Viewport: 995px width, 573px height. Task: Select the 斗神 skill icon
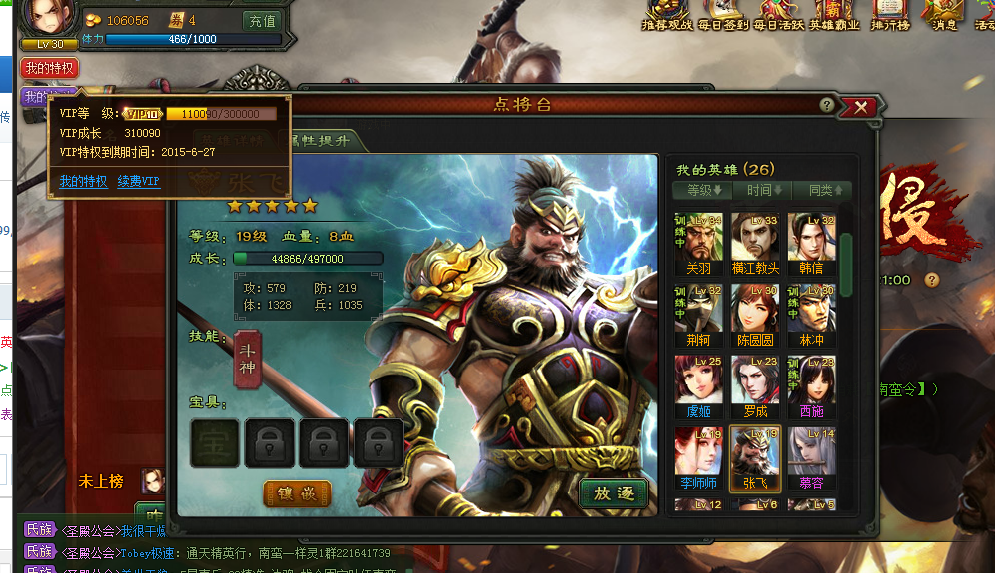[248, 360]
